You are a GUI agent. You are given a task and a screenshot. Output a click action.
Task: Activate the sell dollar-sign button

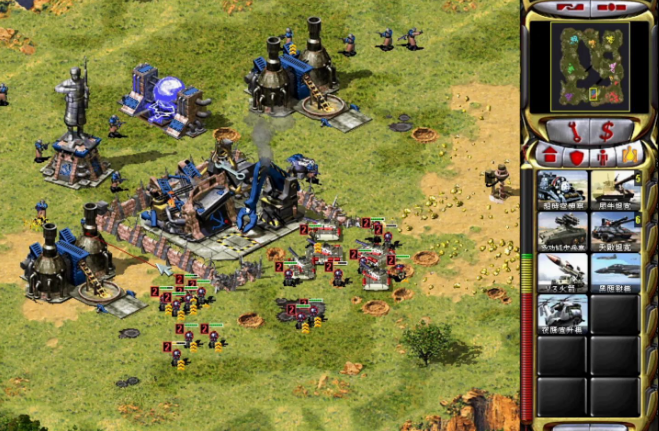pyautogui.click(x=606, y=130)
